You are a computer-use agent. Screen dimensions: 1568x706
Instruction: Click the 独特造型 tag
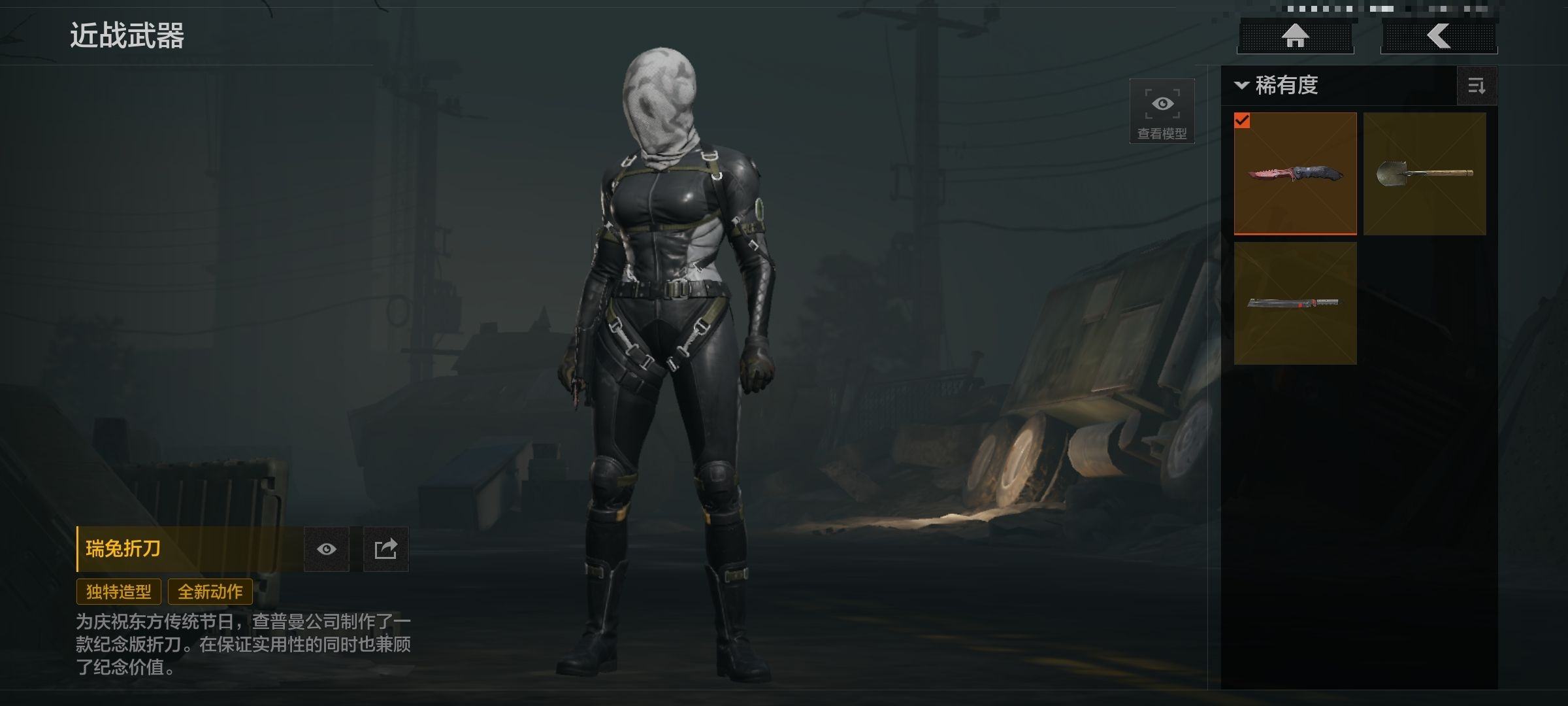[x=119, y=592]
